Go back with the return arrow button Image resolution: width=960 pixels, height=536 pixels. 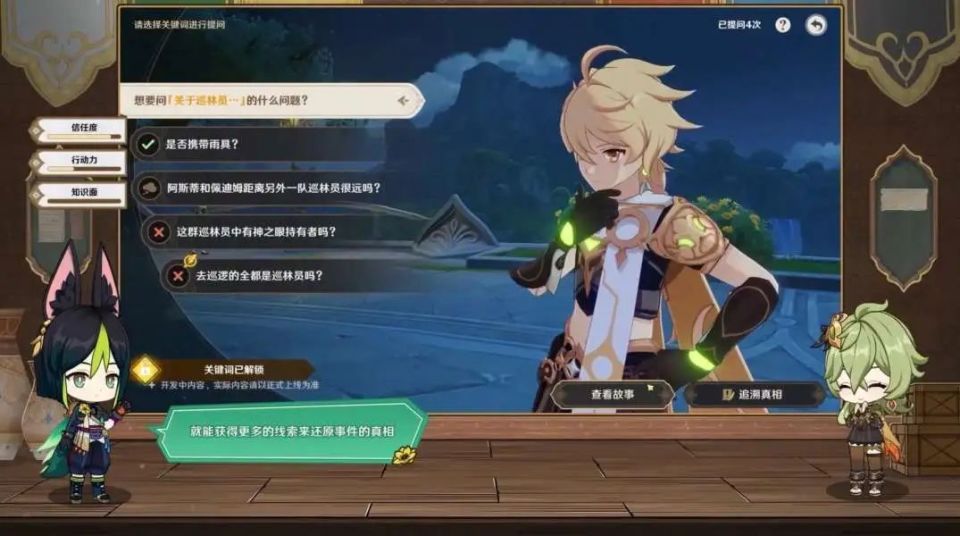pos(816,25)
